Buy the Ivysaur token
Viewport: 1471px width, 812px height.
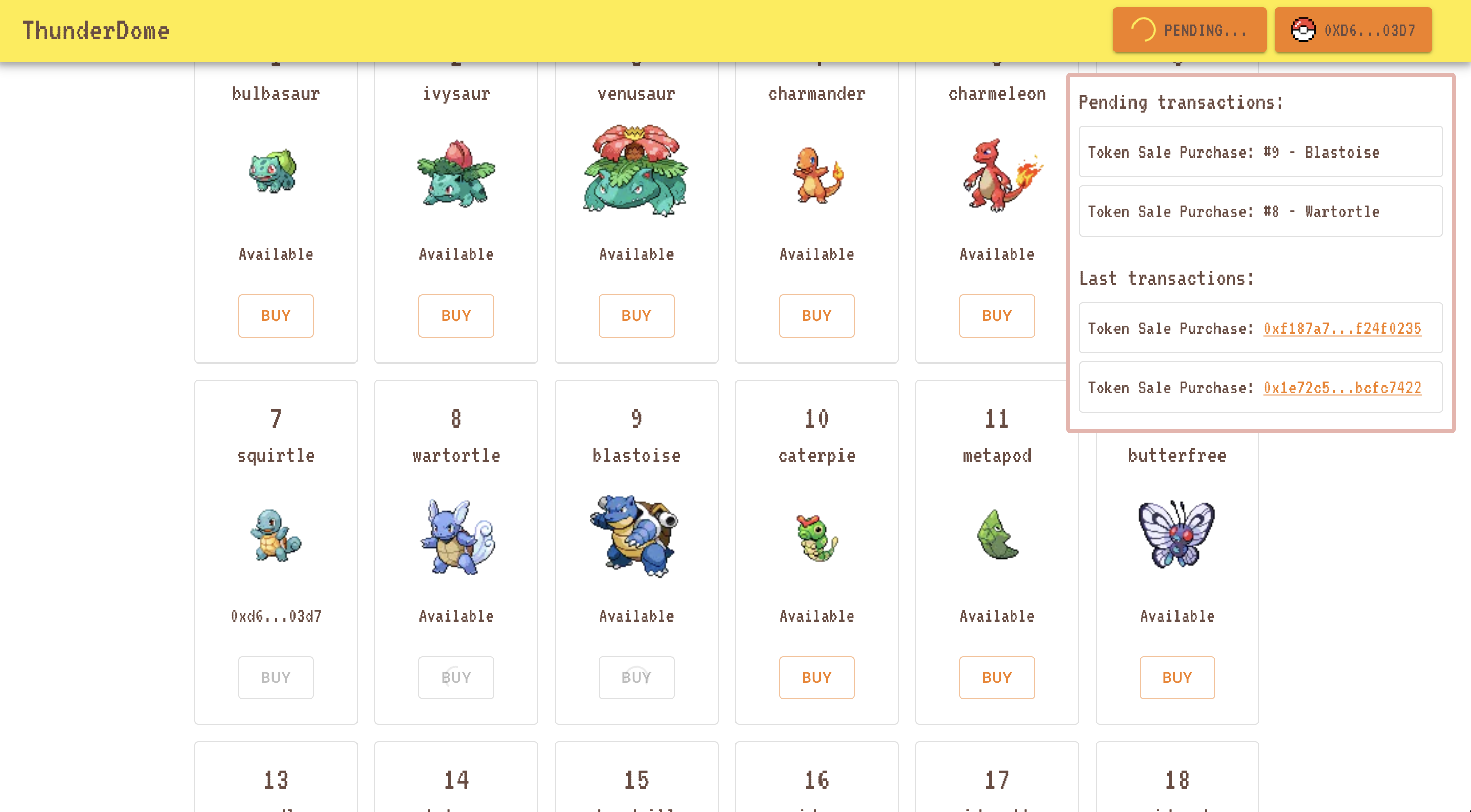(456, 315)
